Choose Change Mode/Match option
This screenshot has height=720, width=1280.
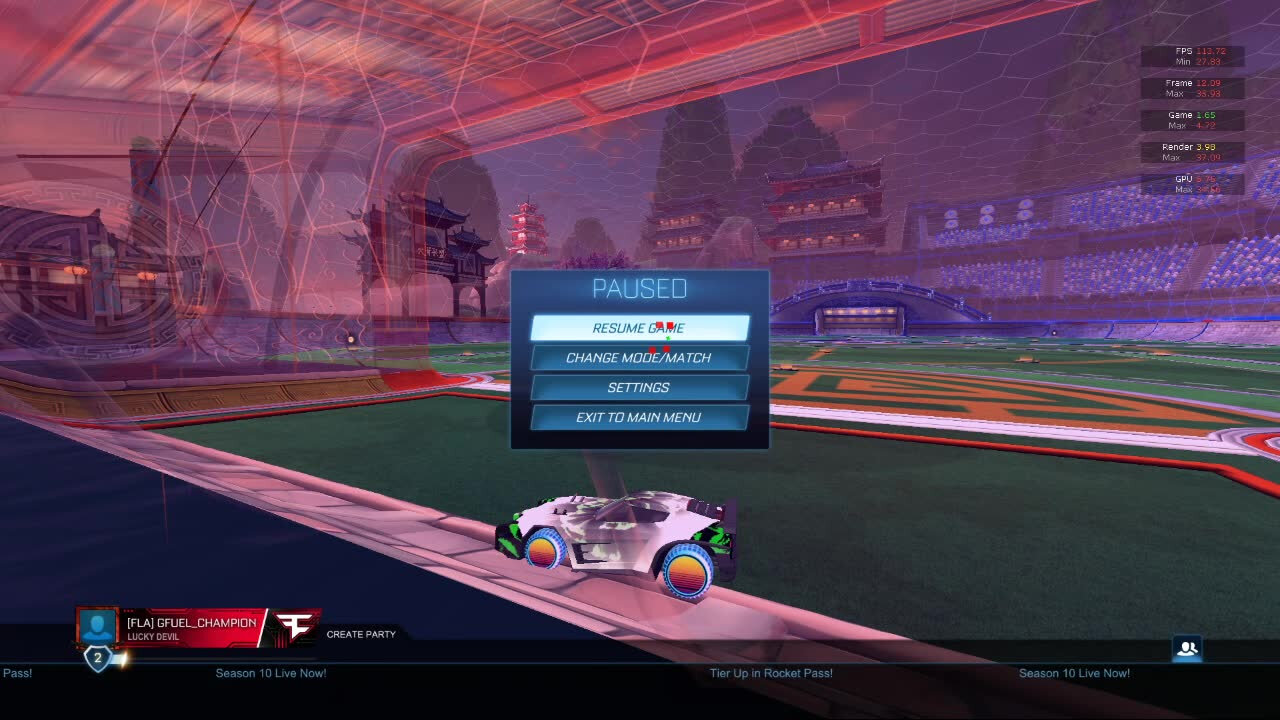tap(639, 358)
